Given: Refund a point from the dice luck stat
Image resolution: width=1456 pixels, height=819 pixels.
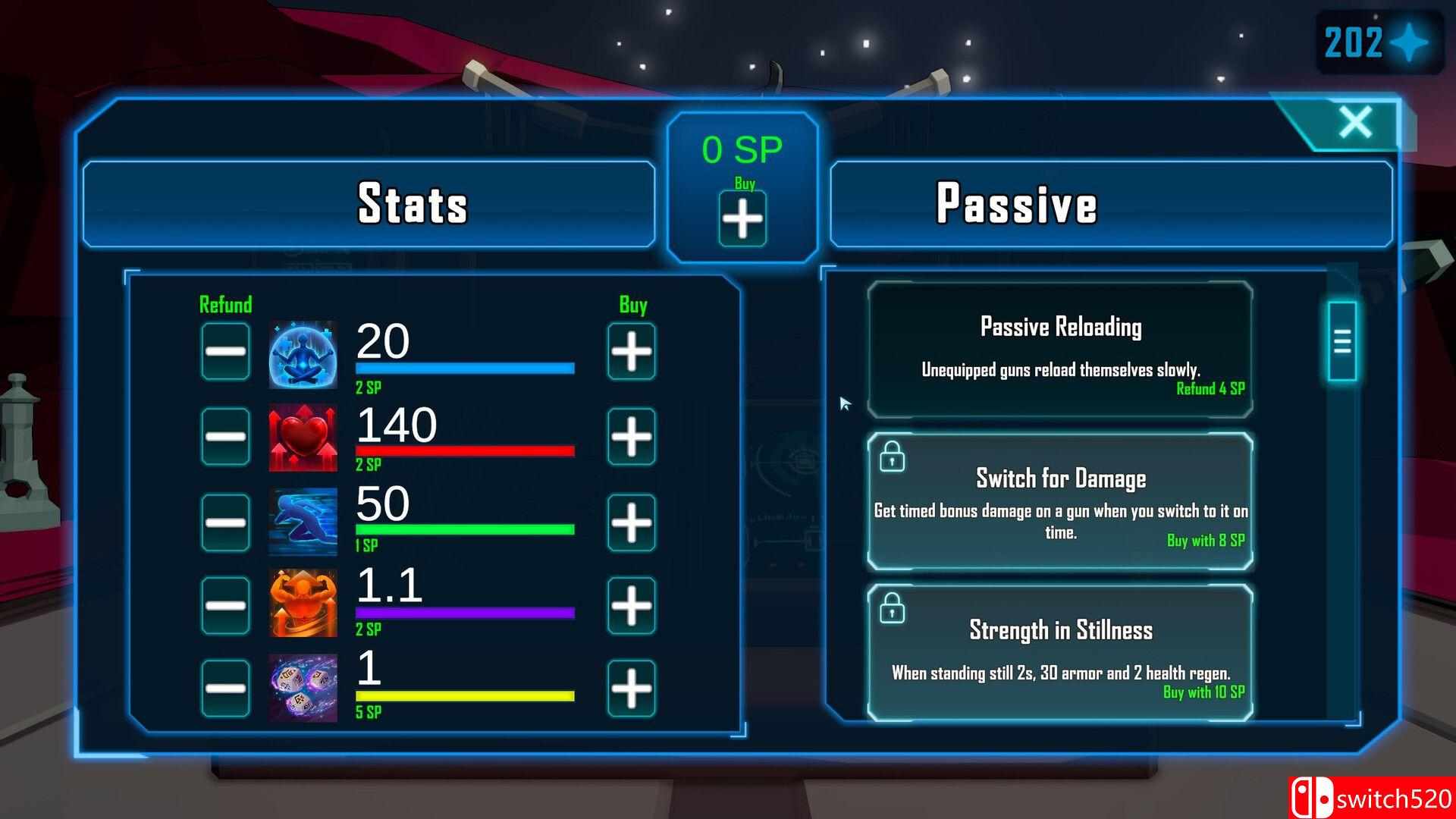Looking at the screenshot, I should coord(225,688).
